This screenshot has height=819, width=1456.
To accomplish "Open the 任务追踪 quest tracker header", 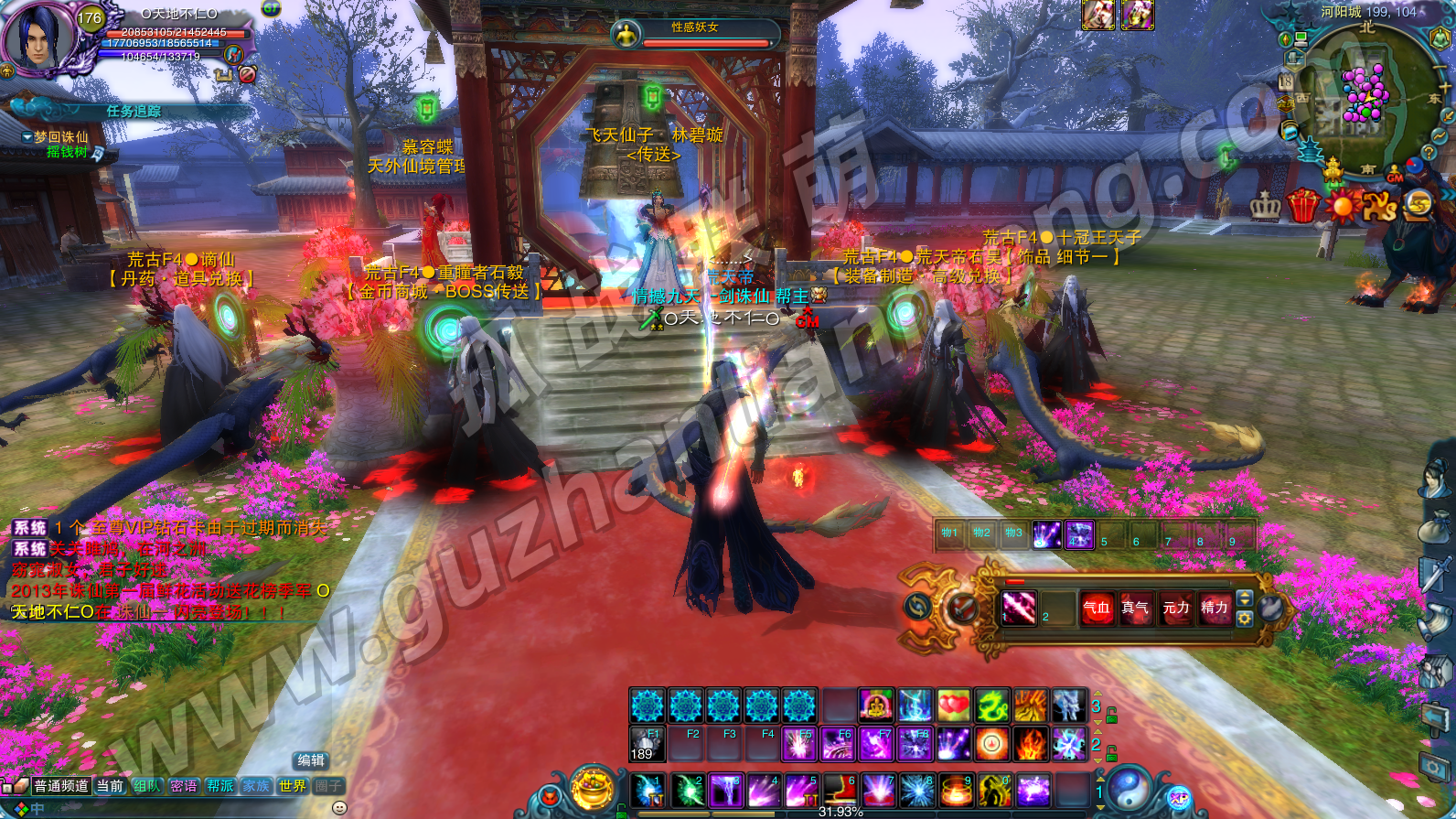I will point(134,111).
